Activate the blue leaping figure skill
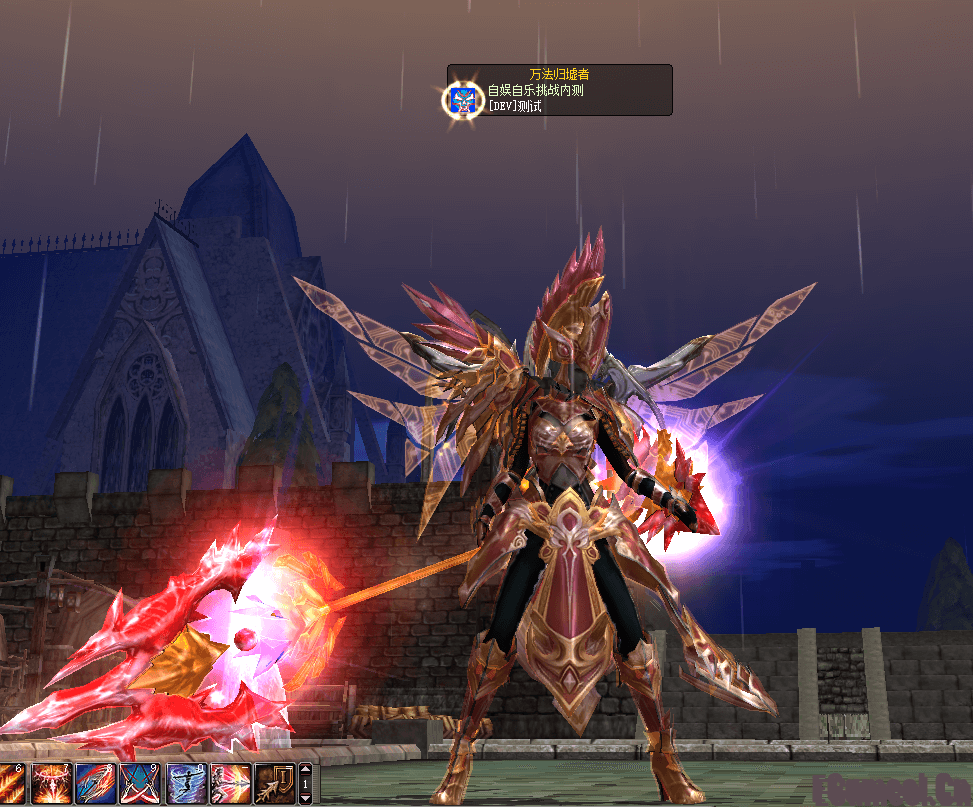This screenshot has width=973, height=807. [x=186, y=784]
